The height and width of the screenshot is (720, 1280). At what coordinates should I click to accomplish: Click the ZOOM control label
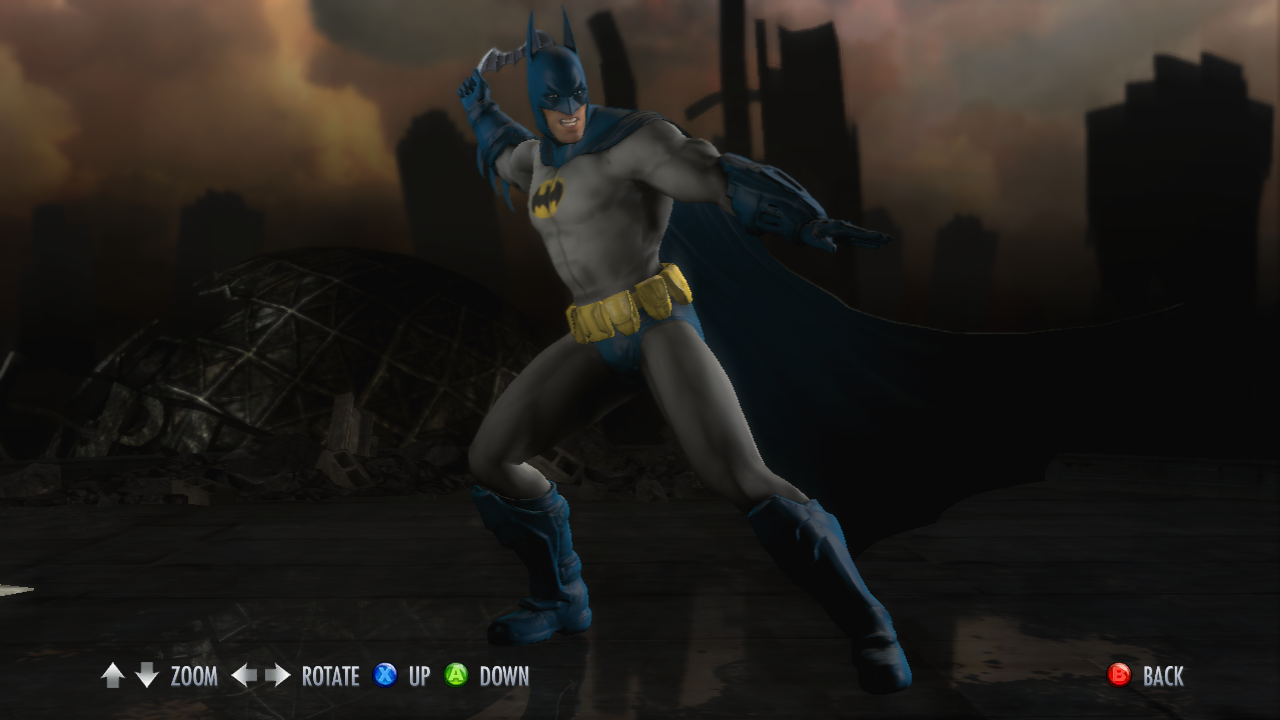pos(192,676)
